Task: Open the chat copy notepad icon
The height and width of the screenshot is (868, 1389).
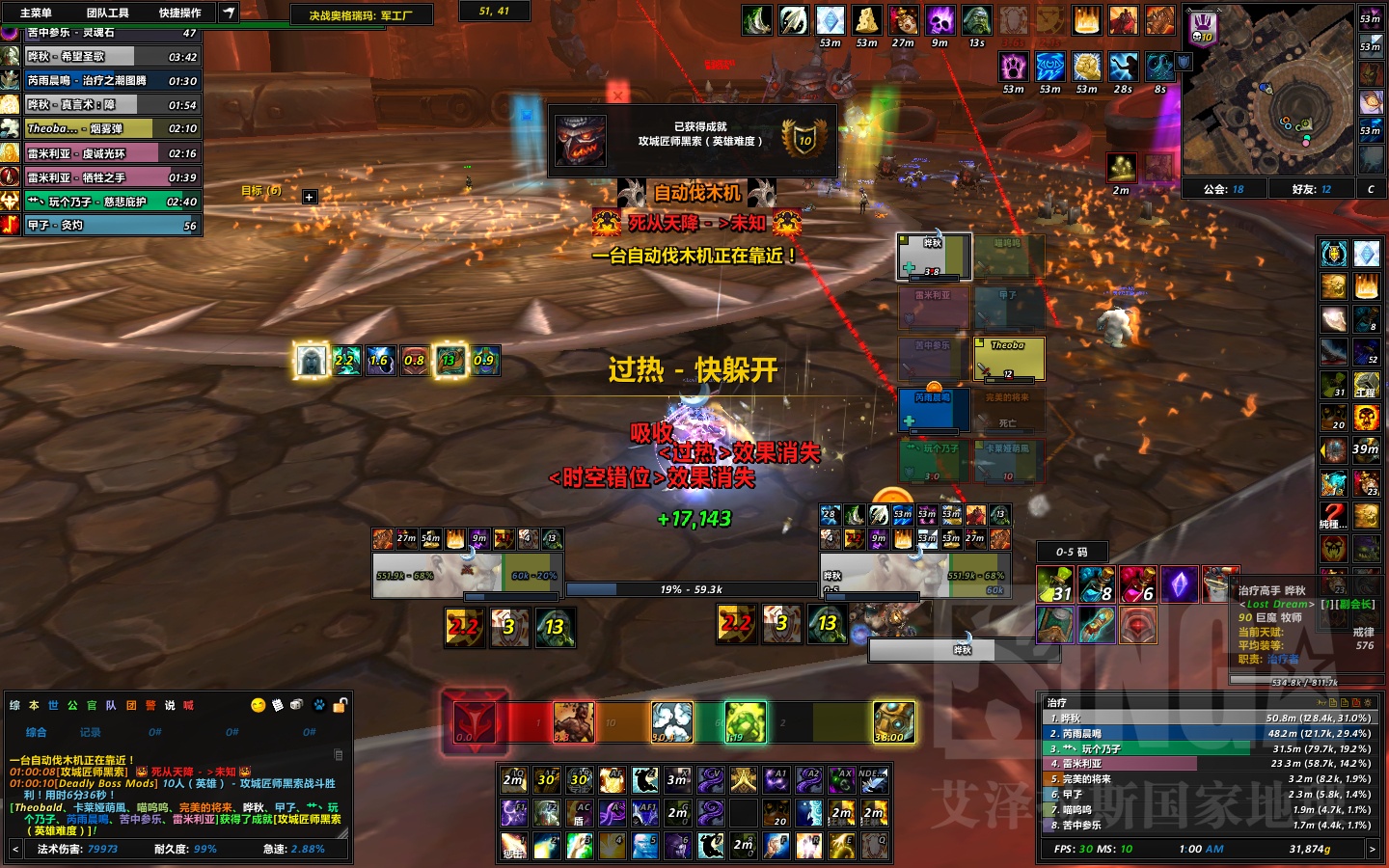Action: (x=278, y=705)
